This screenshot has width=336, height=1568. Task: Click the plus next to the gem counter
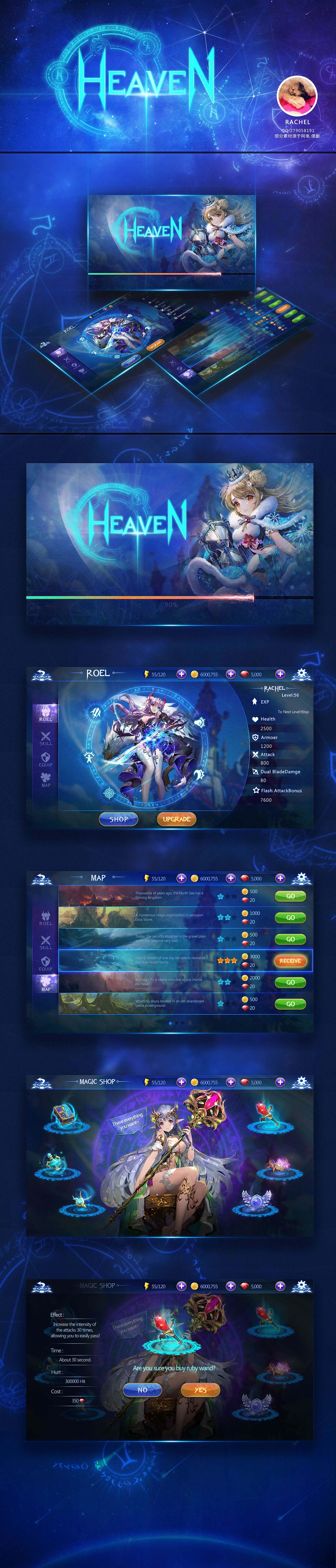pos(281,674)
